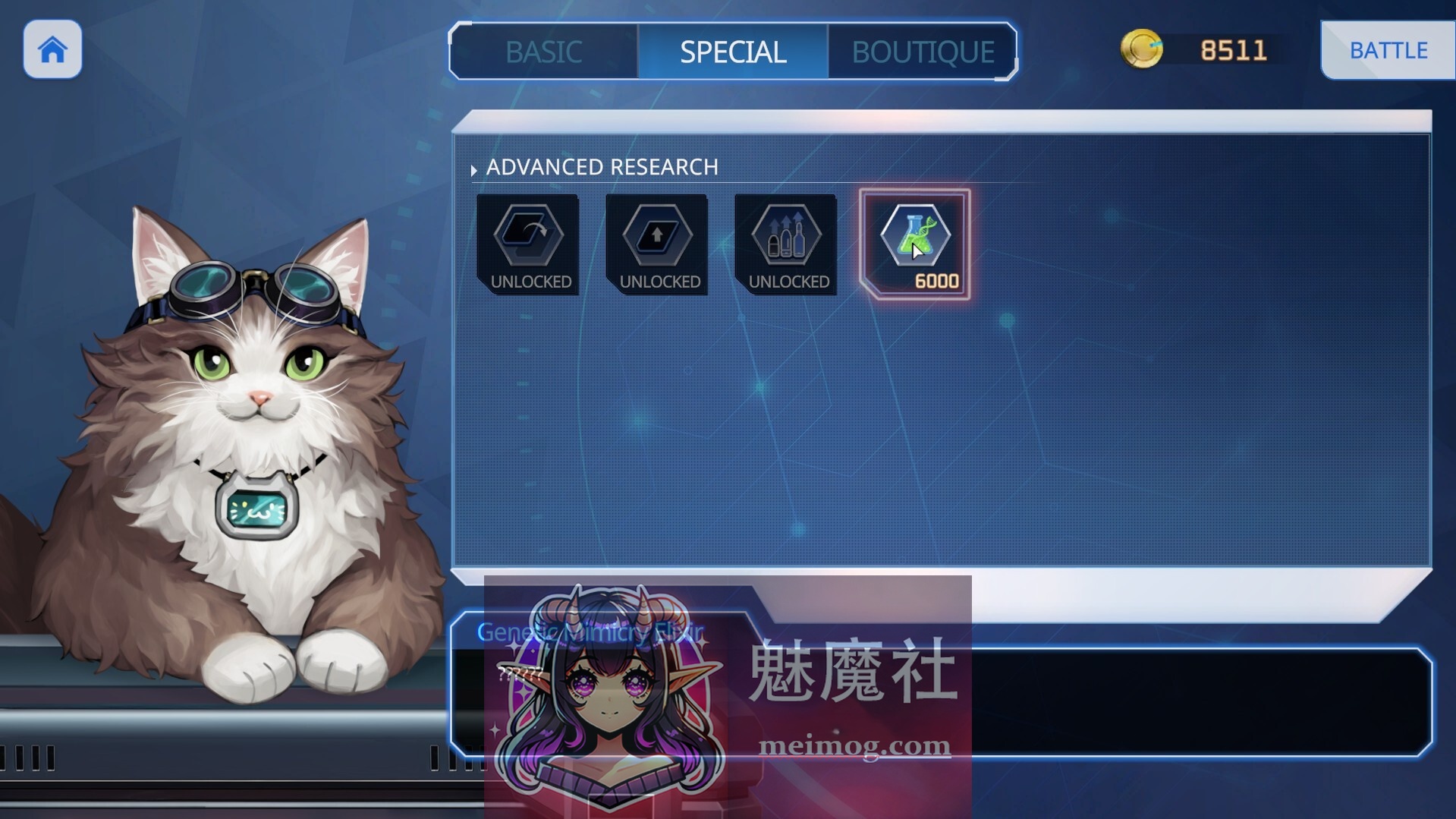Open the Boutique tab

point(922,52)
